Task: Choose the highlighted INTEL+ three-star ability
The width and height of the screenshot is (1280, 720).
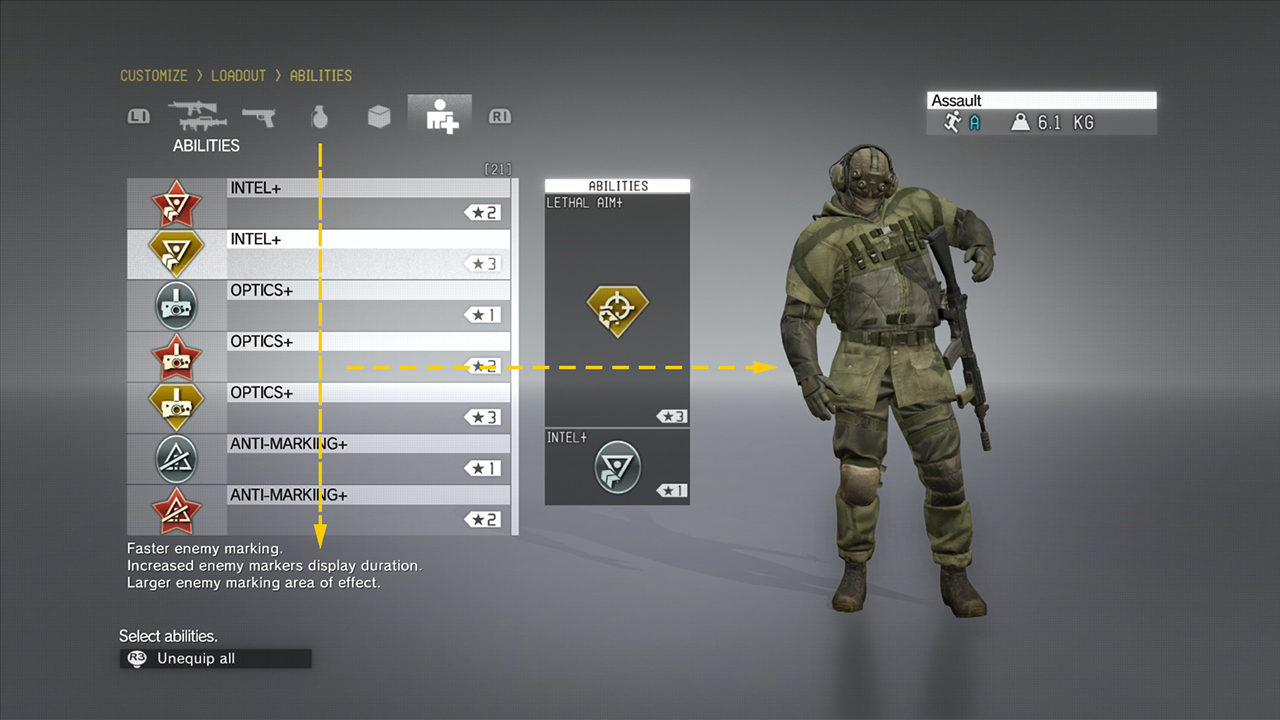Action: pyautogui.click(x=318, y=254)
